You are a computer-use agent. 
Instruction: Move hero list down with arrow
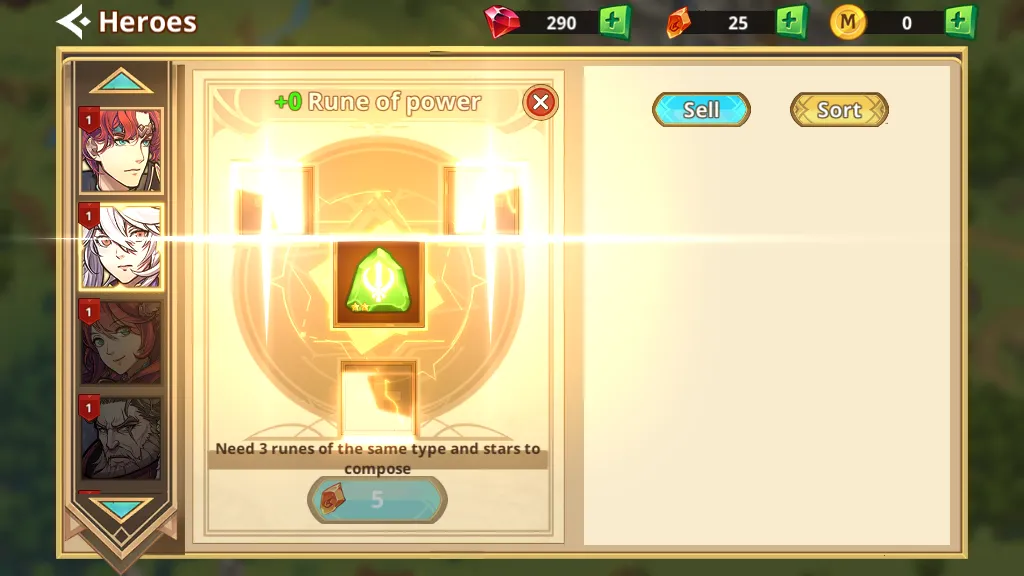tap(121, 509)
